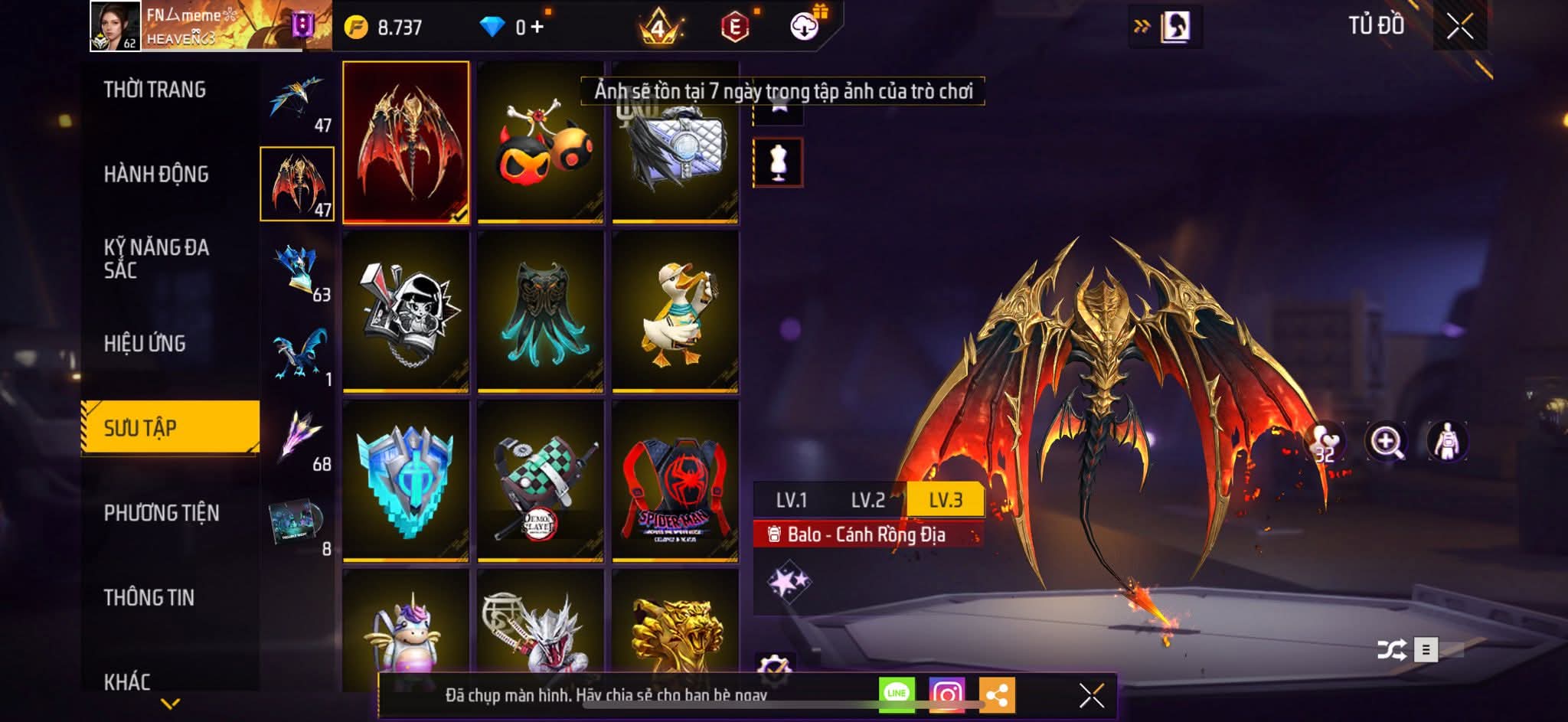
Task: Share screenshot via LINE
Action: click(897, 694)
